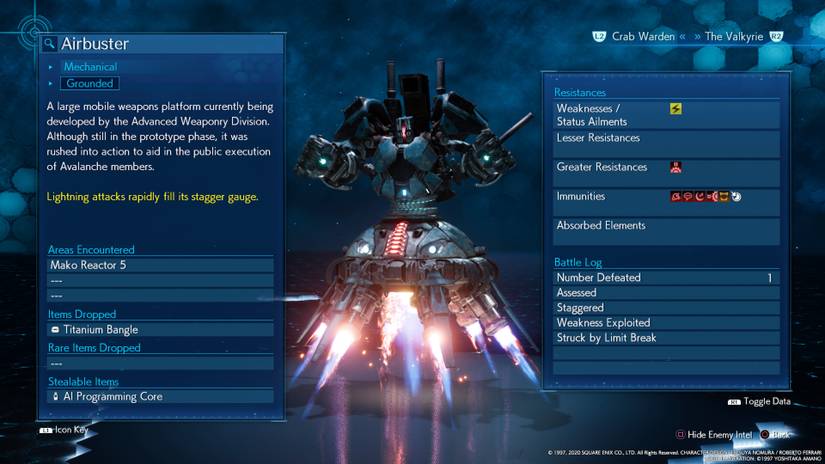Select the Struck by Limit Break row
This screenshot has height=464, width=825.
665,338
